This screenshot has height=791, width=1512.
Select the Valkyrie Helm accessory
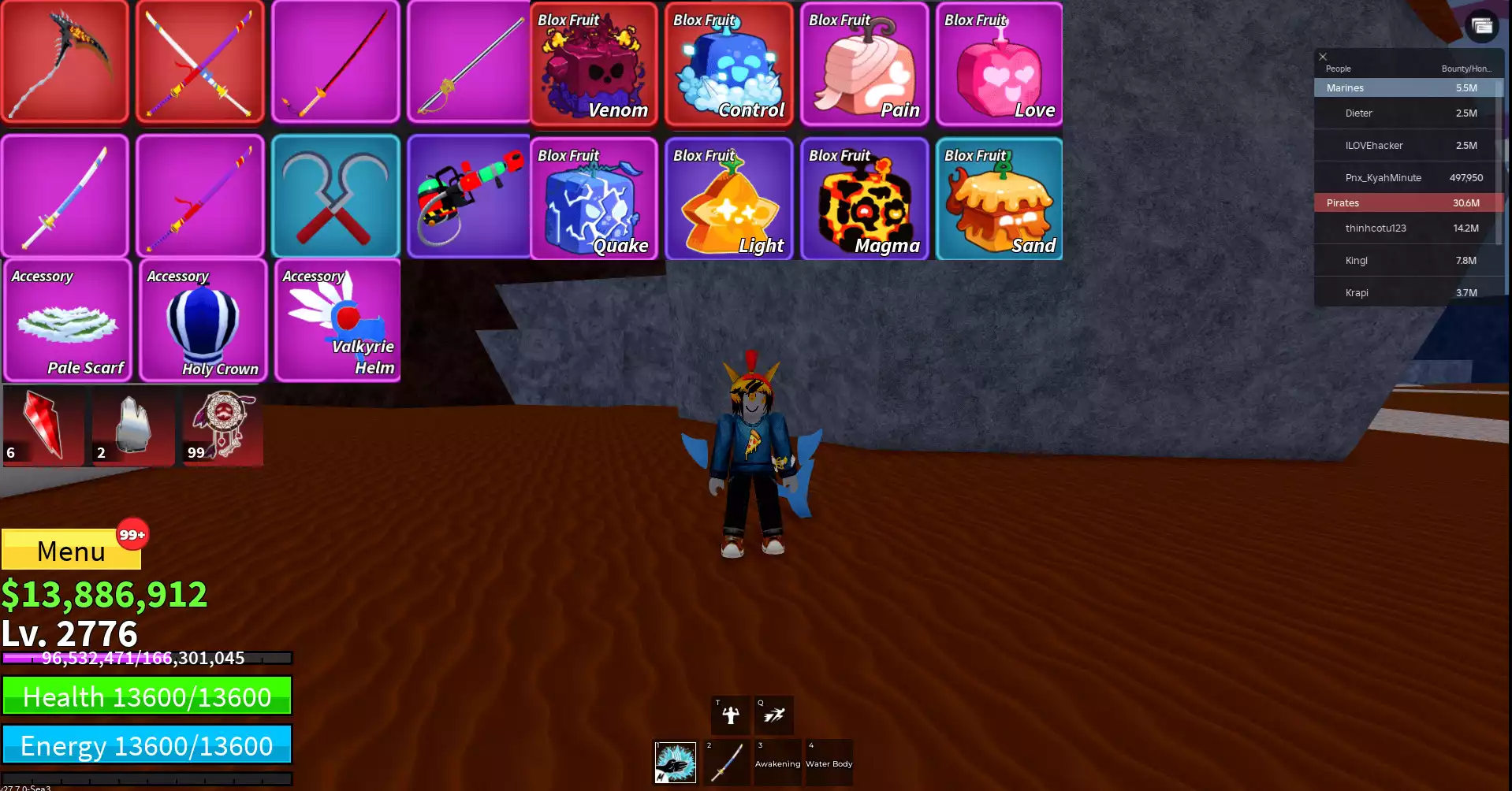coord(337,321)
